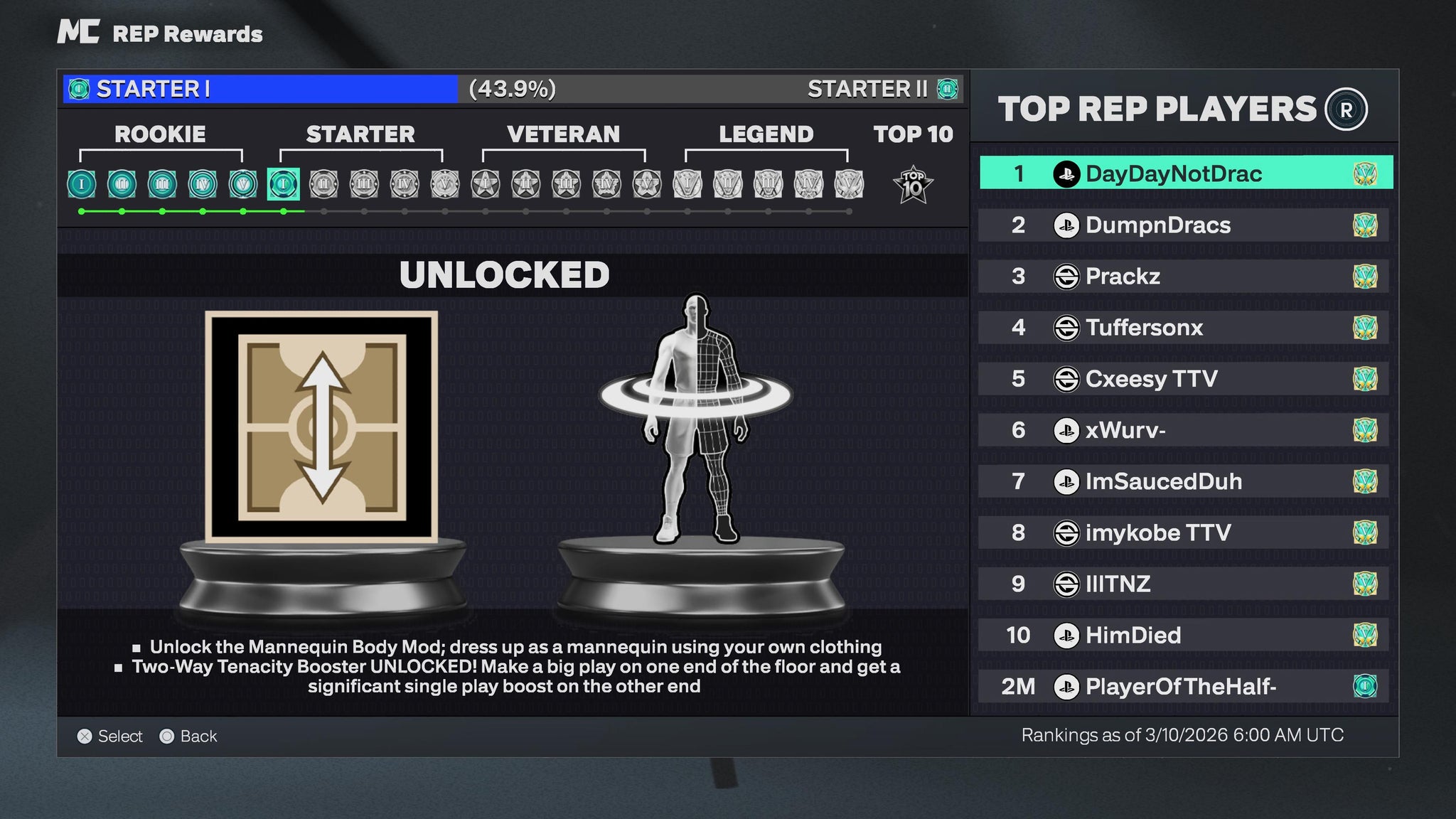Select the Two-Way Tenacity Booster reward

[x=321, y=427]
